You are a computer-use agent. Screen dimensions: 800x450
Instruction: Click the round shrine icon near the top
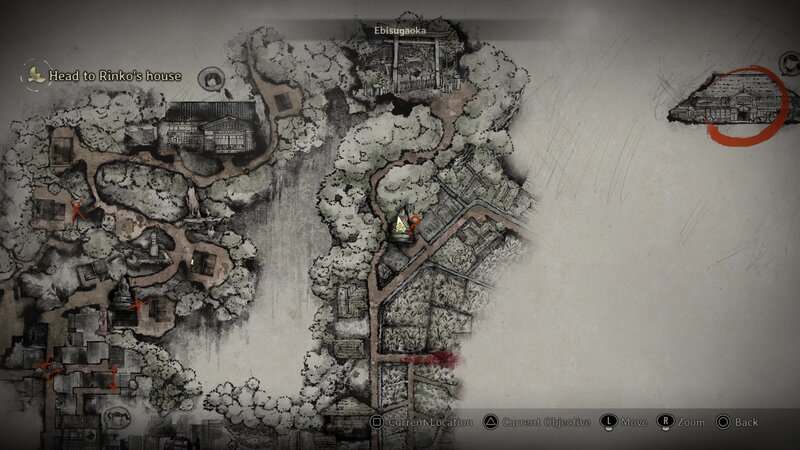point(211,77)
